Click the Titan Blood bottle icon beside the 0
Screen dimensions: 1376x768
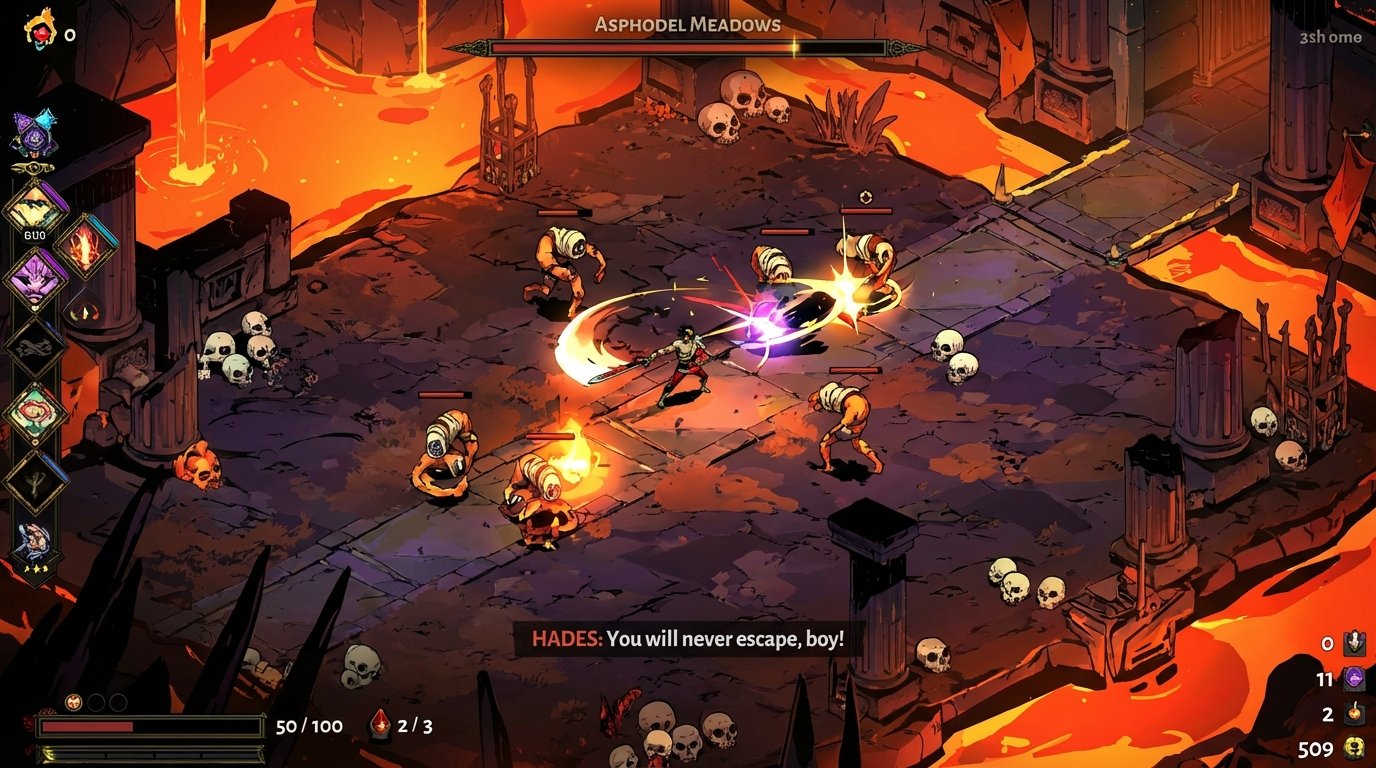tap(1356, 645)
